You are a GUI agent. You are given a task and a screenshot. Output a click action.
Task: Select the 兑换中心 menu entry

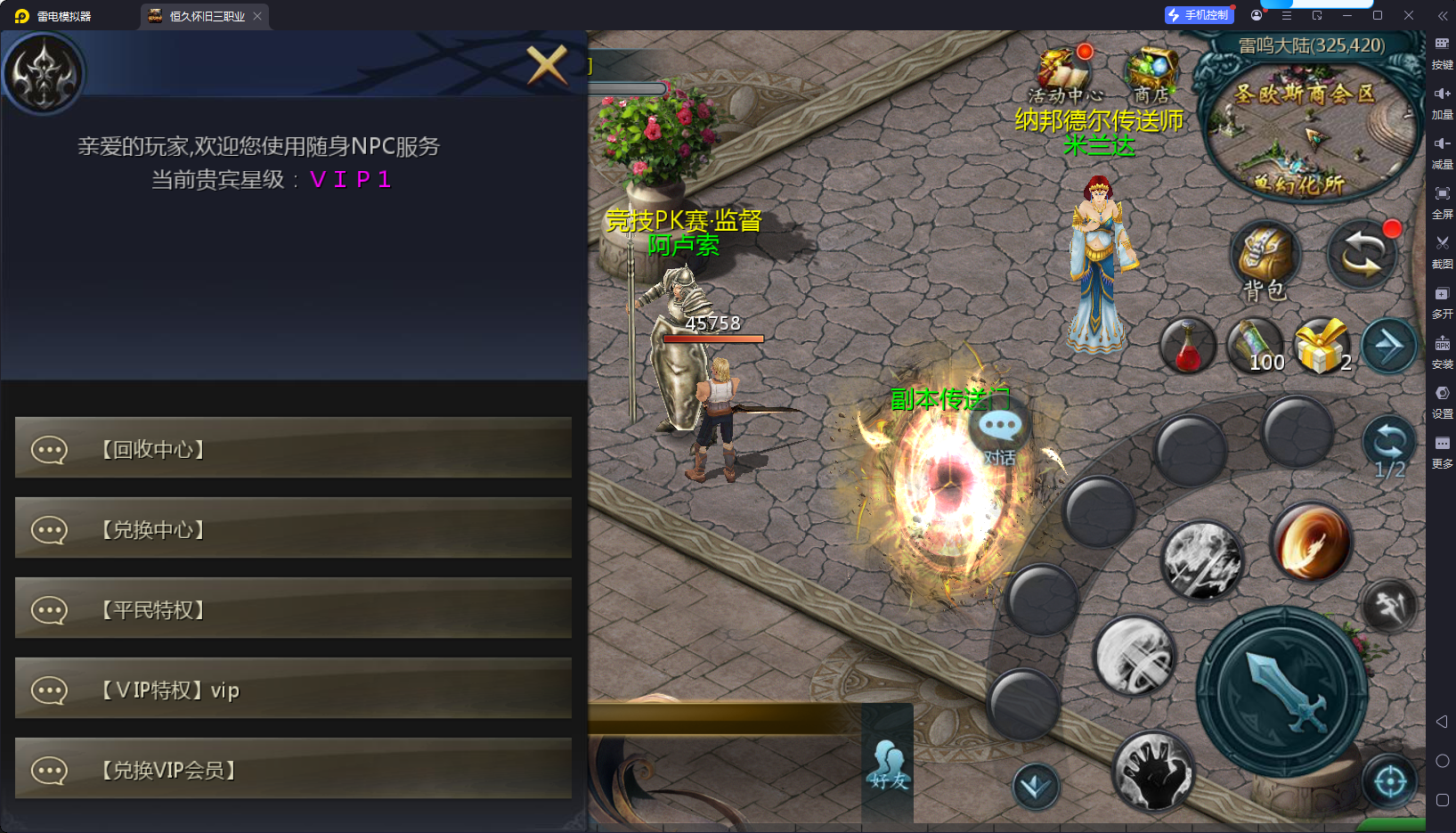pos(293,528)
